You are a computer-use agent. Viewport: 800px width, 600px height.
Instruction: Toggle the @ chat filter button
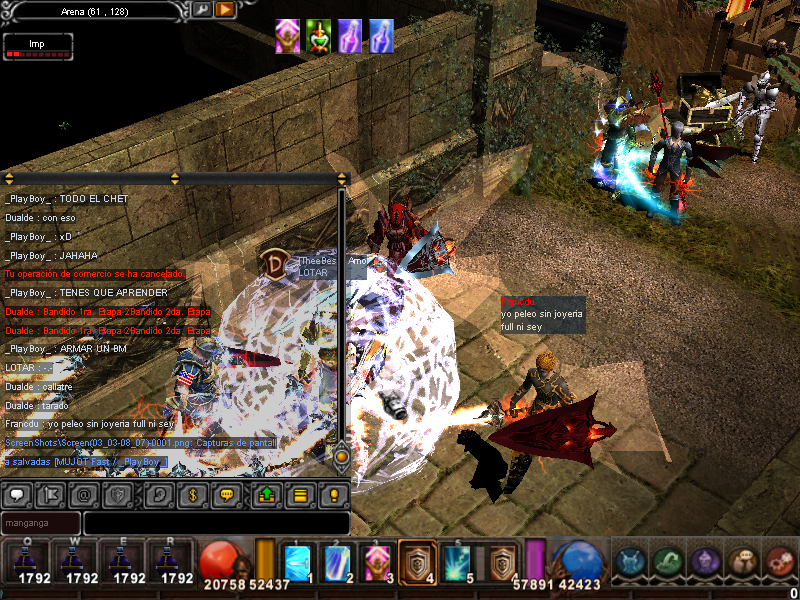point(85,494)
